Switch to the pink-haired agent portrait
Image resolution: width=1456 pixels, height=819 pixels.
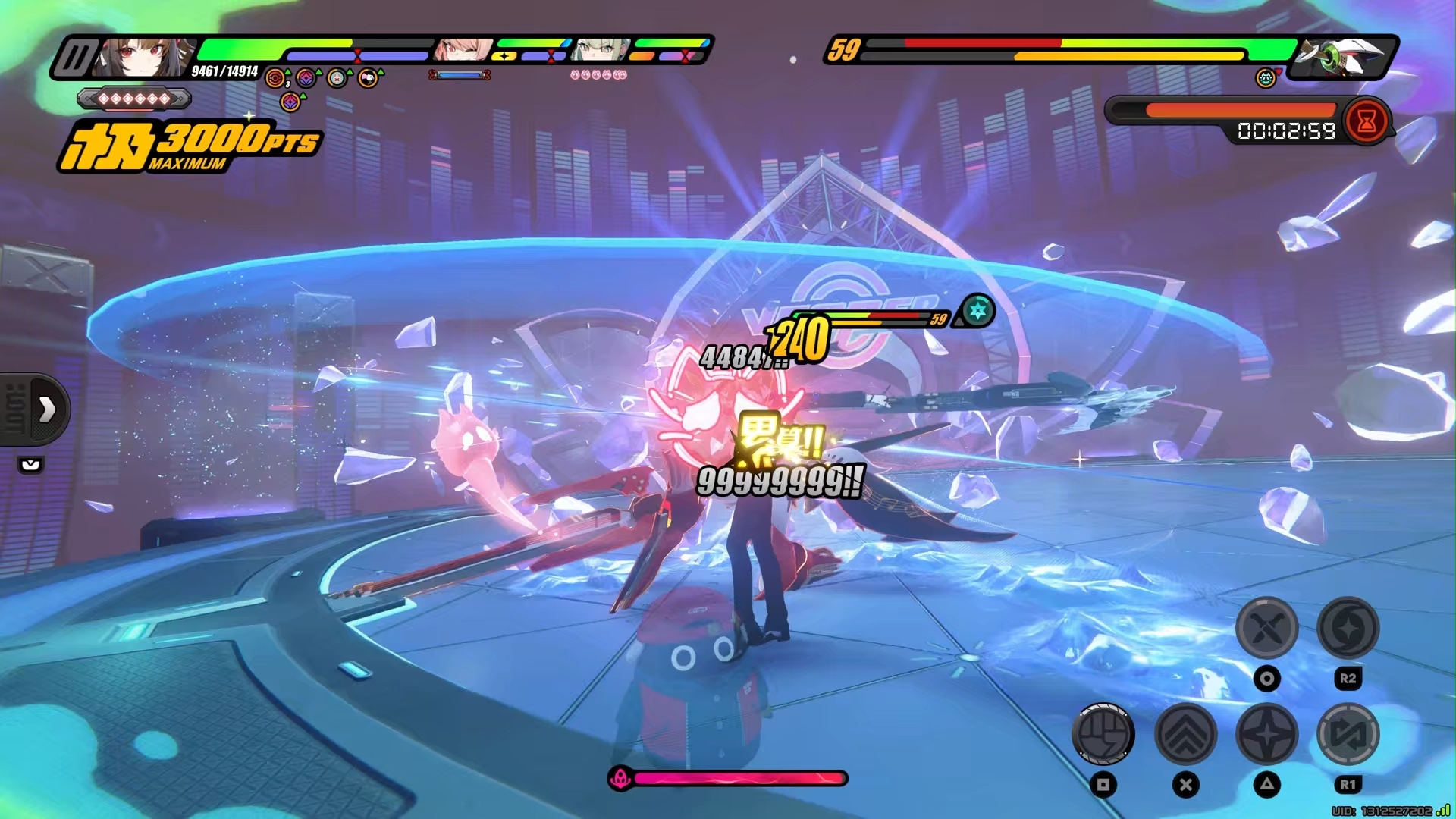click(x=463, y=50)
